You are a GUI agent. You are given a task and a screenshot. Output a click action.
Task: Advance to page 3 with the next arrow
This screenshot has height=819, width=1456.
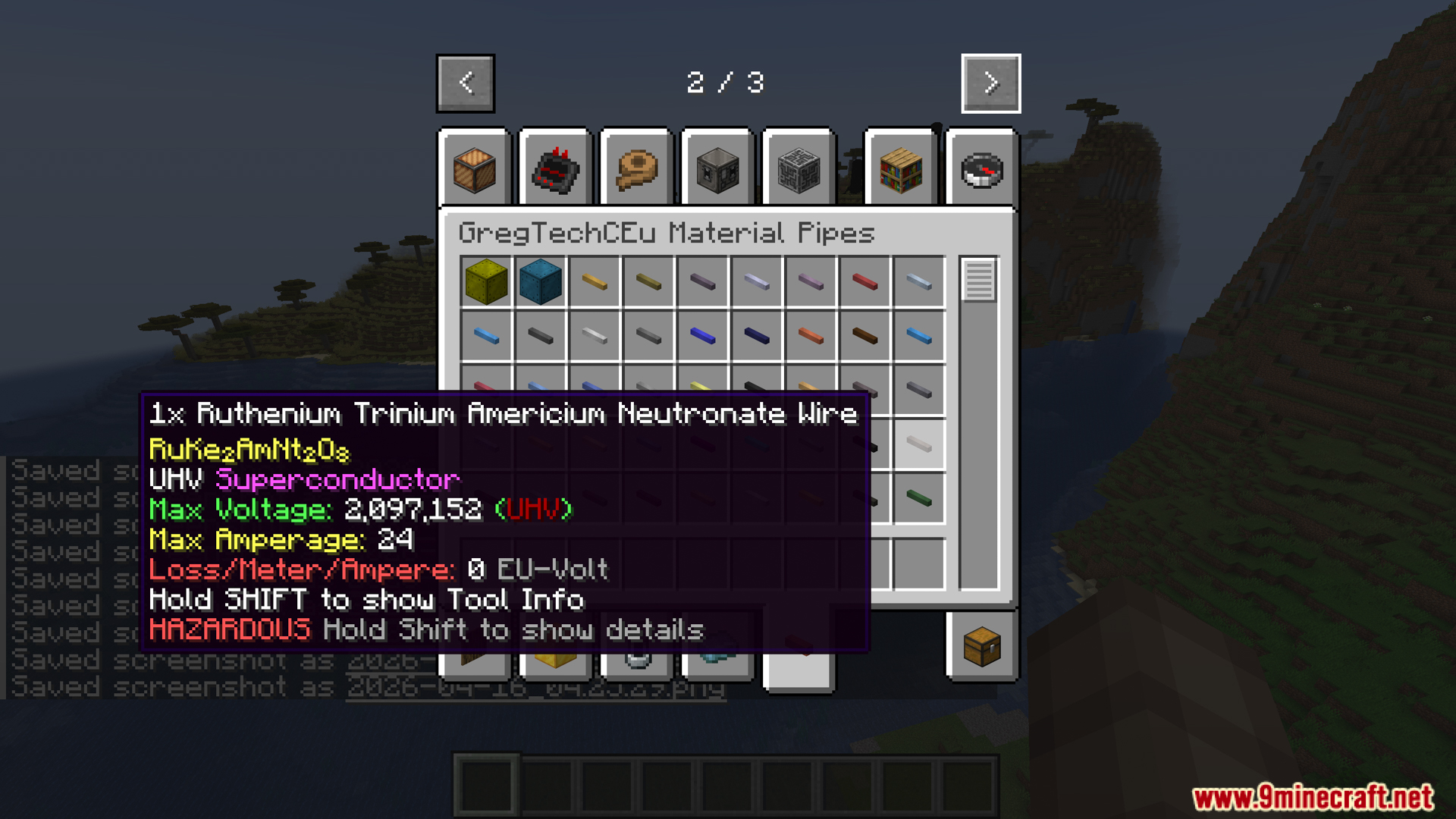[x=990, y=83]
